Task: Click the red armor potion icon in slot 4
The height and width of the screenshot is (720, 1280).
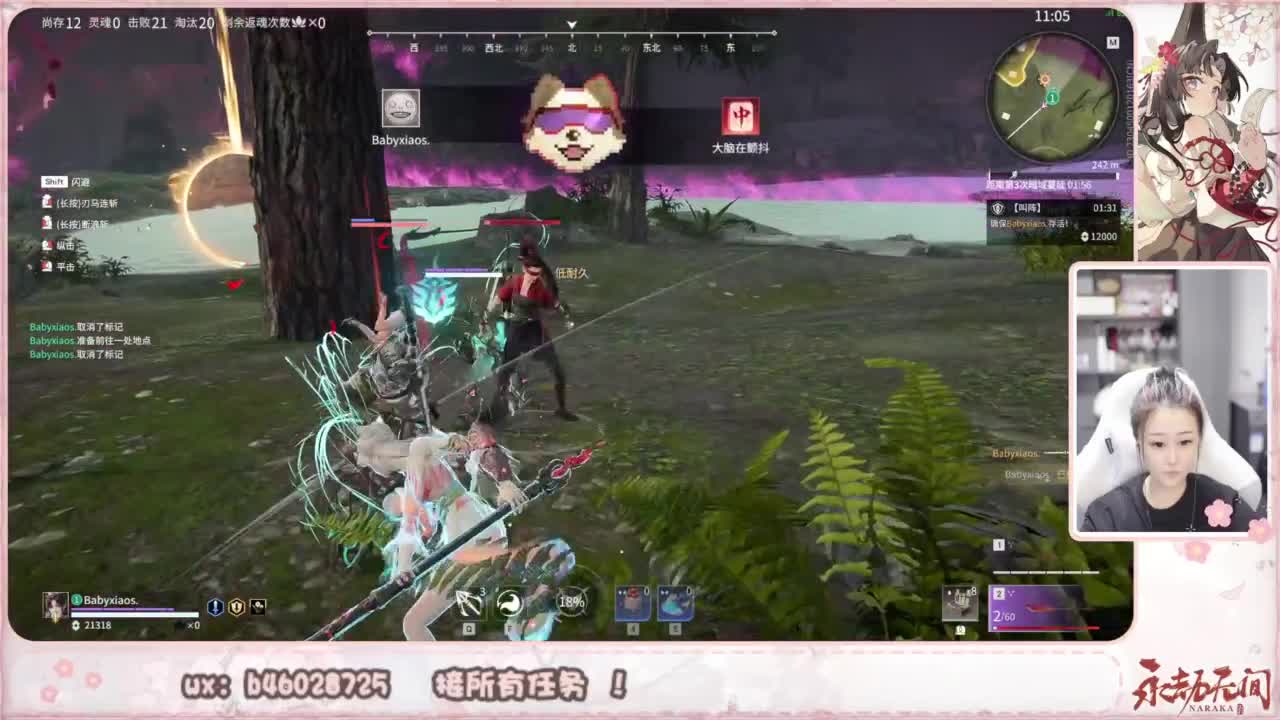Action: point(632,601)
